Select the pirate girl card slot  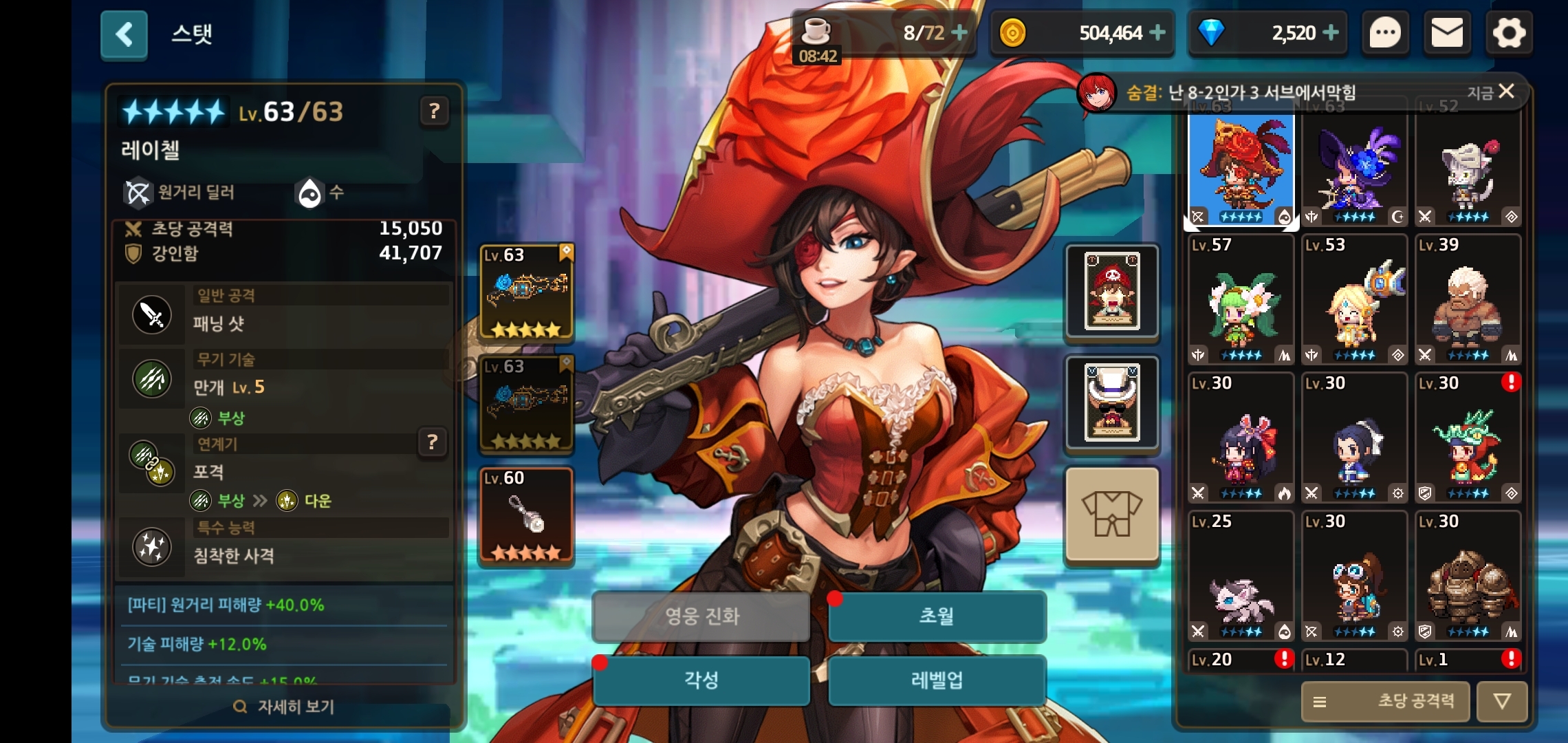coord(1112,292)
